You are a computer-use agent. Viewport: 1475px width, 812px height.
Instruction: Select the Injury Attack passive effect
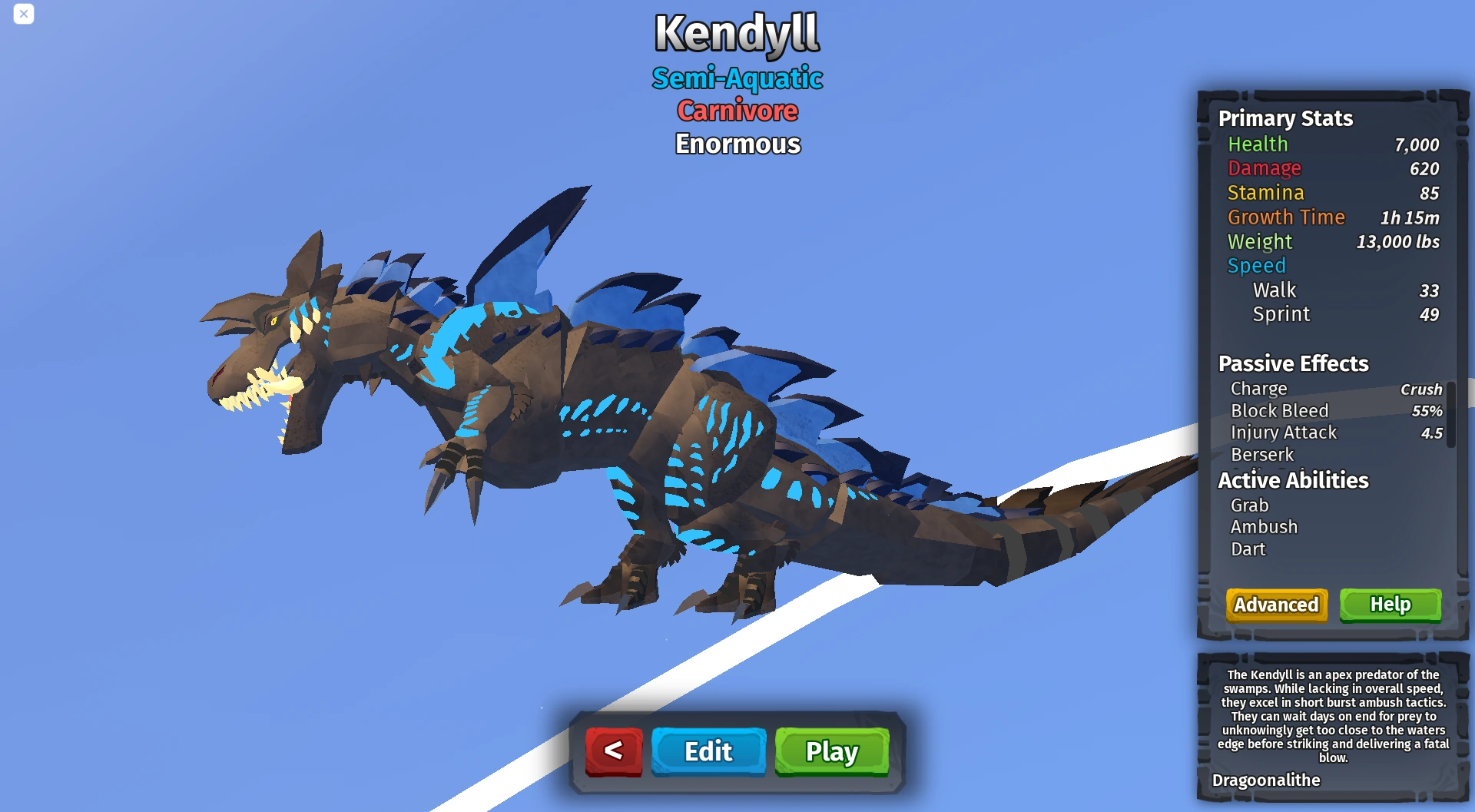pos(1284,433)
